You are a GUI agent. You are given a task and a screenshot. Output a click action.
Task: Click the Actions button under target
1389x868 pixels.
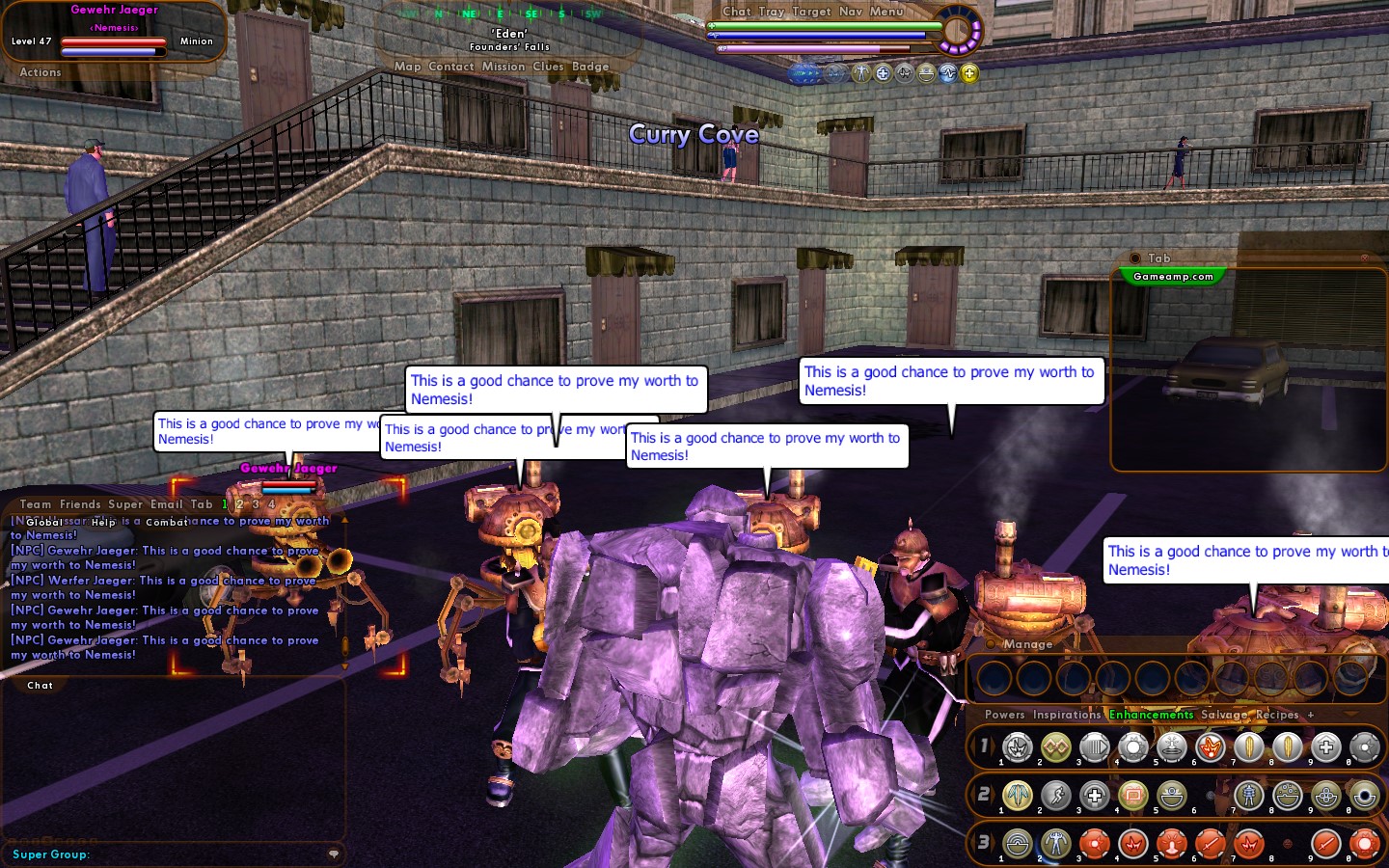coord(41,72)
